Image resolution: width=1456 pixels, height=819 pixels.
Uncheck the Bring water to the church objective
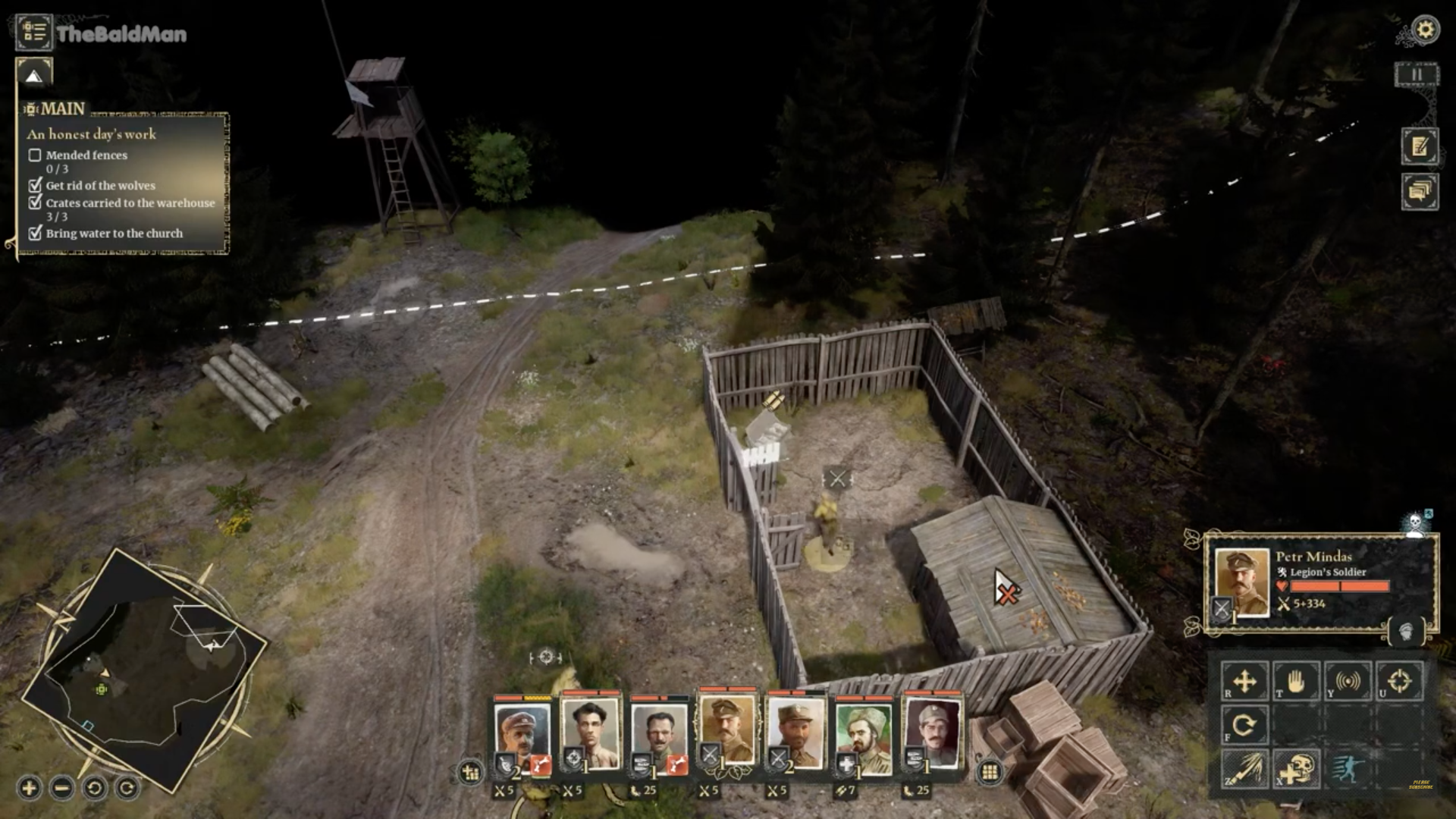(35, 235)
